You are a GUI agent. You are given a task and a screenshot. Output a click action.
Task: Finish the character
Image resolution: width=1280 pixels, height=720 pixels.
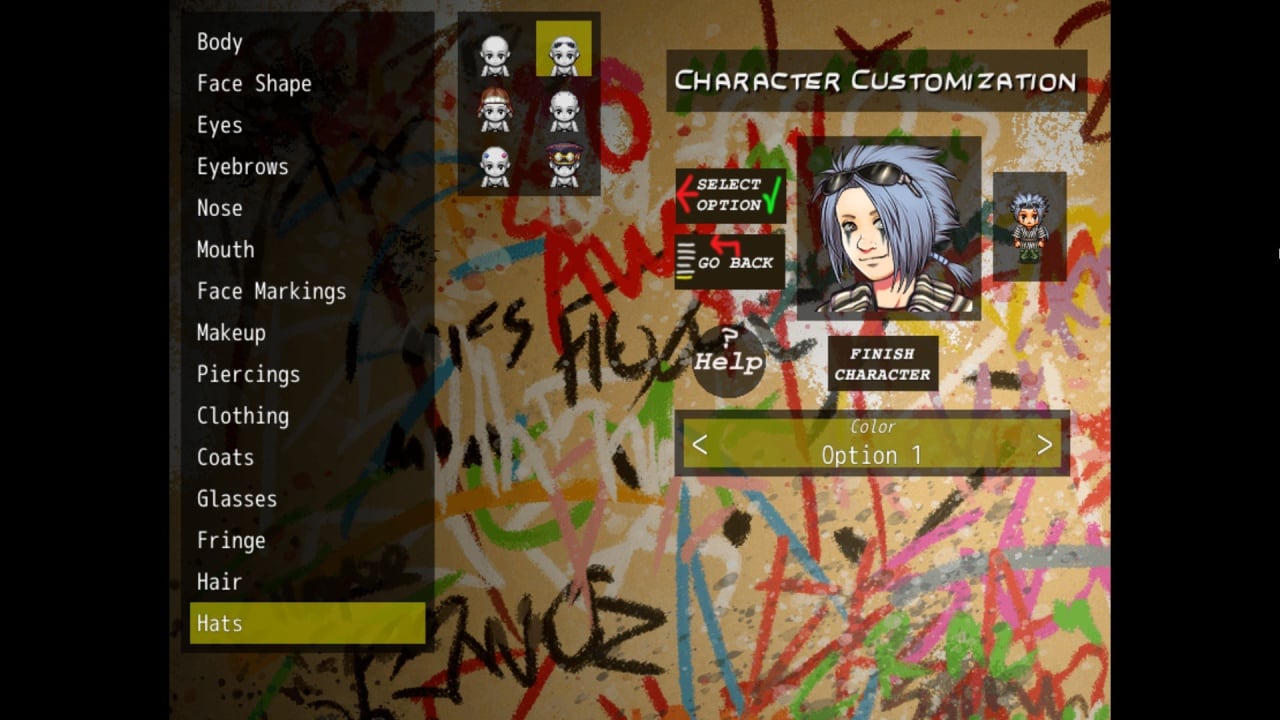click(882, 364)
